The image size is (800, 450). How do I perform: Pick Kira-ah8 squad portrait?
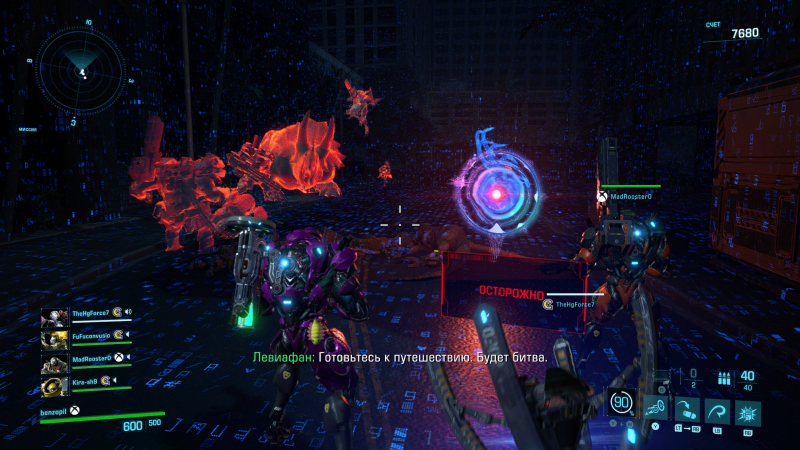pos(55,385)
